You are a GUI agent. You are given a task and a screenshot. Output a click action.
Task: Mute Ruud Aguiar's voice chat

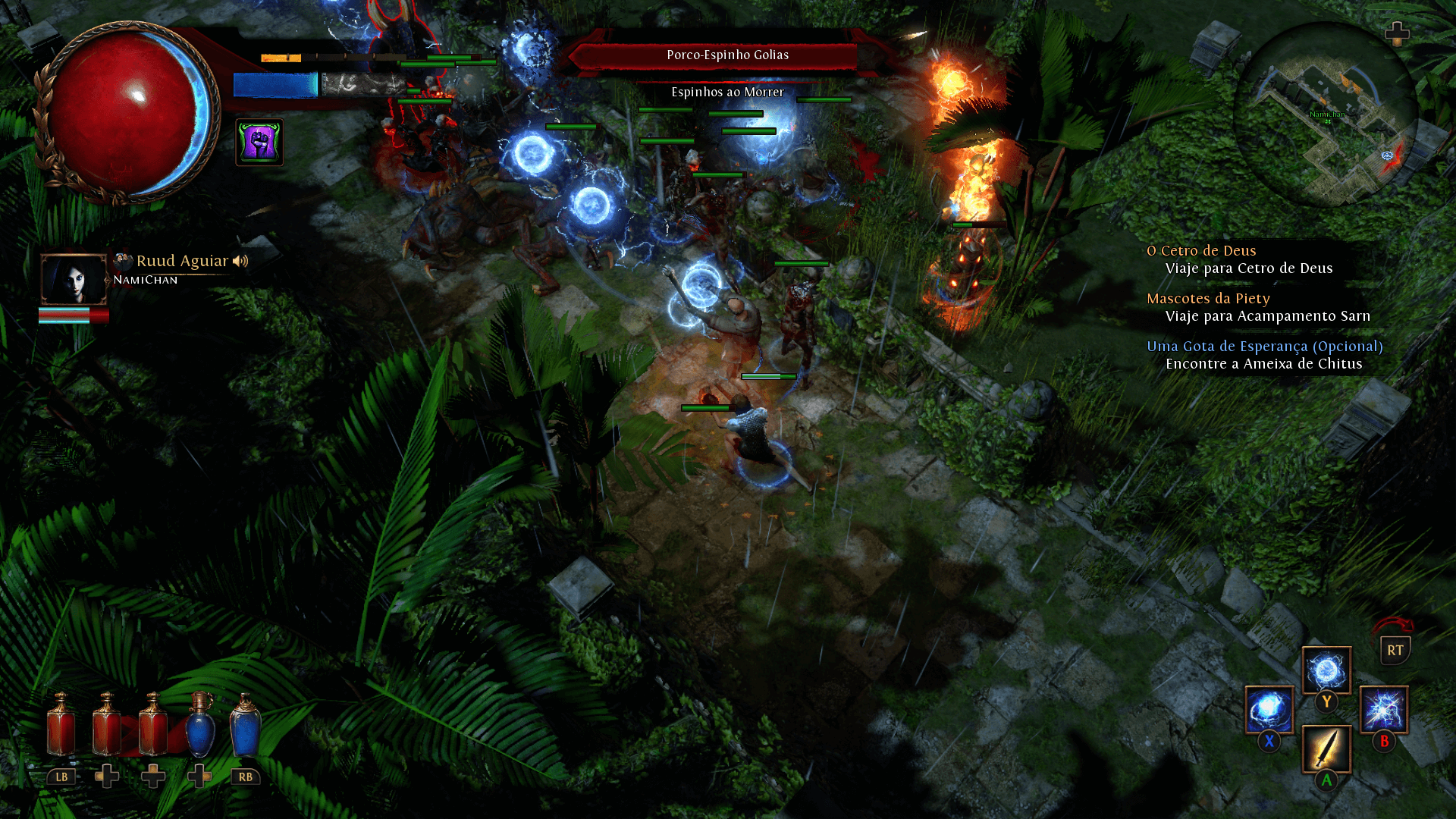pos(241,261)
